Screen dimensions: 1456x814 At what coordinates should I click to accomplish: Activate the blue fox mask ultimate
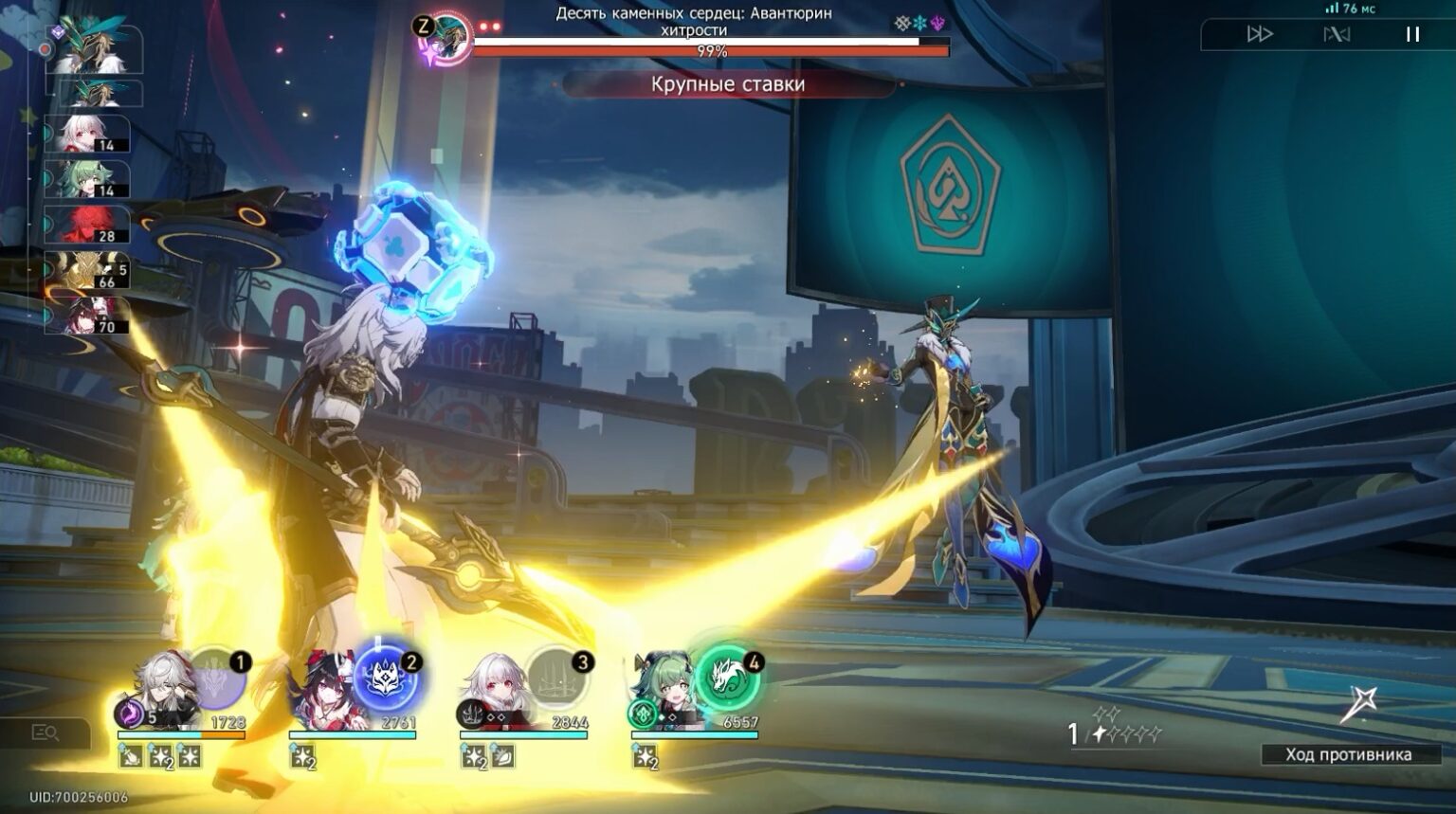tap(389, 678)
